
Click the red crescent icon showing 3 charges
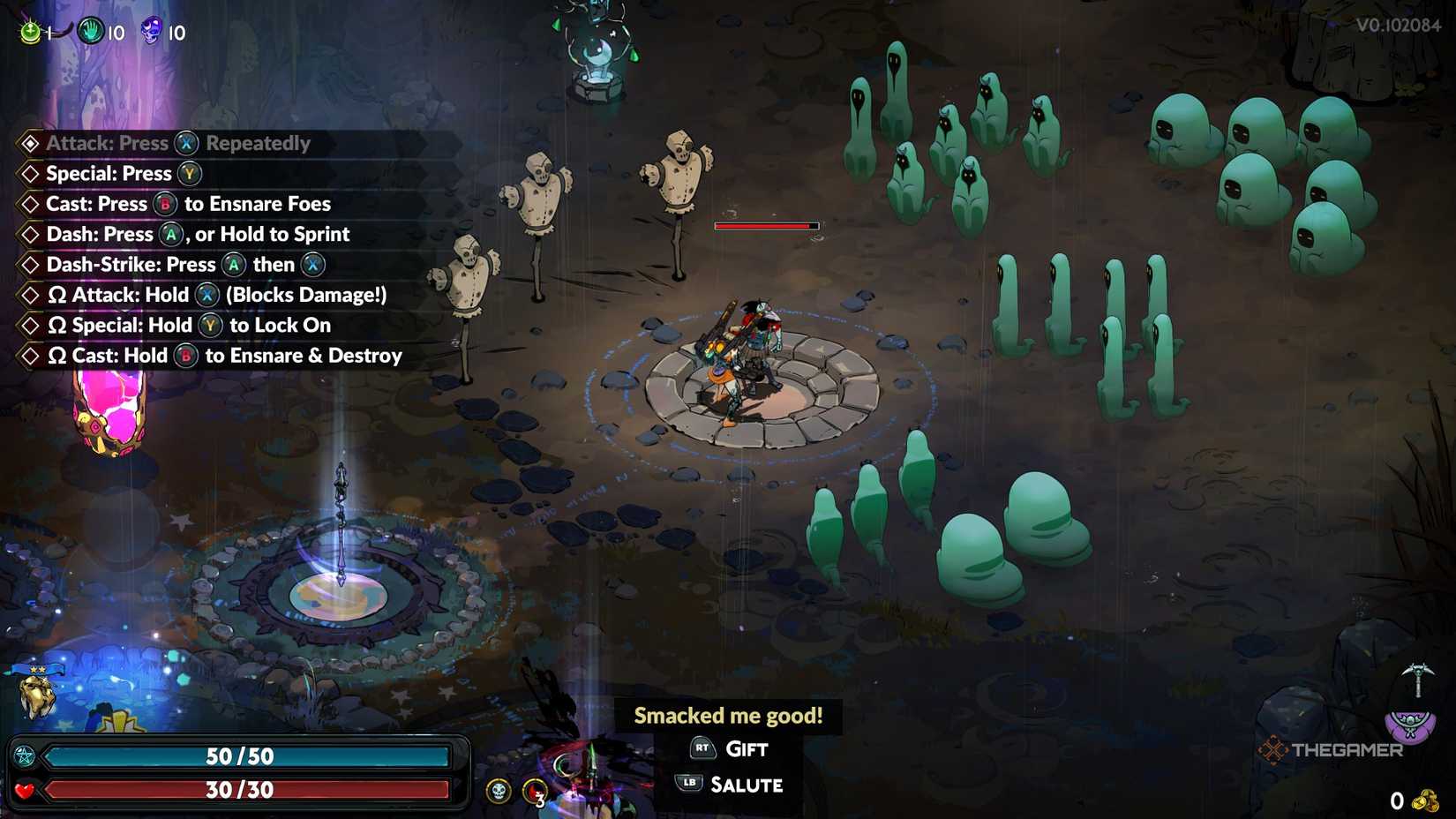pos(535,792)
